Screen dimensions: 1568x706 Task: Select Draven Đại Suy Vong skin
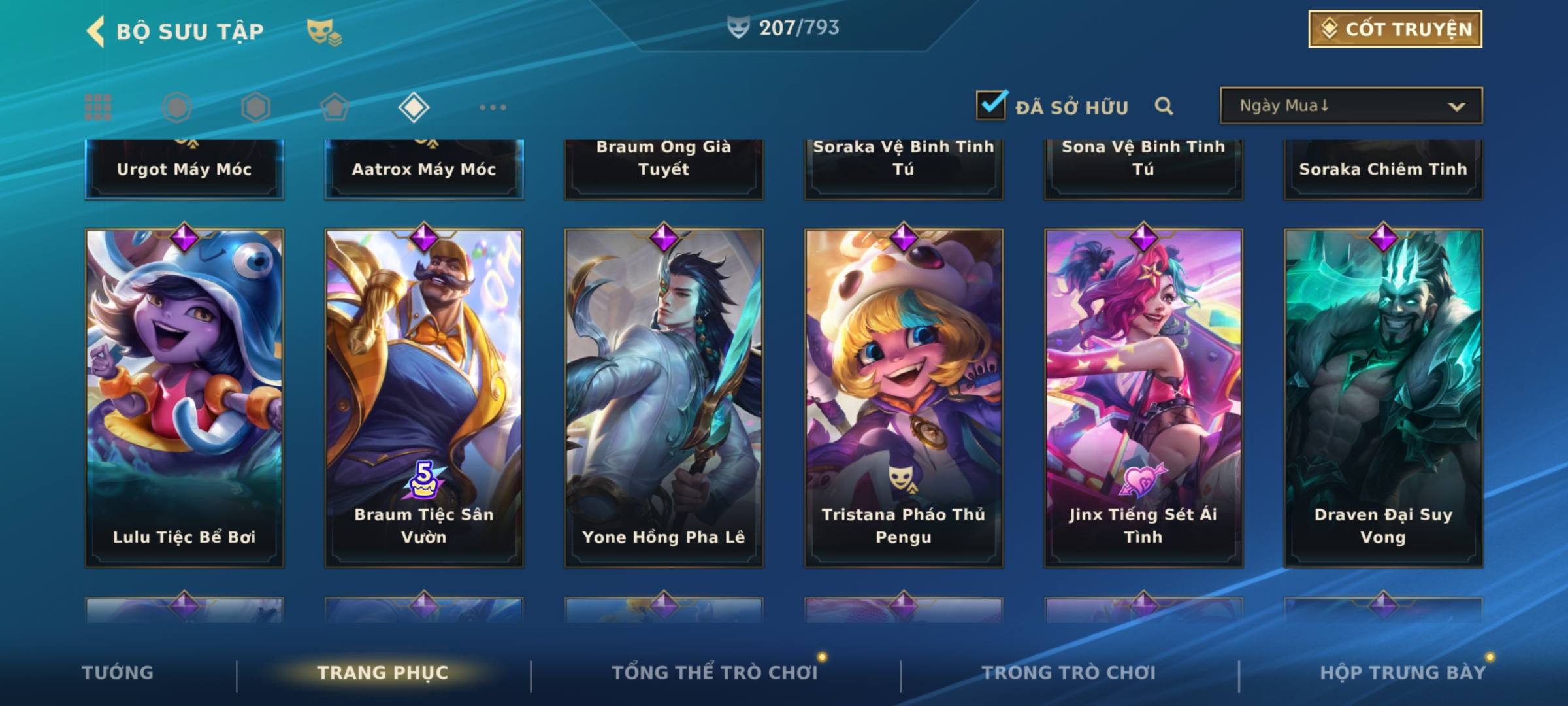pos(1383,397)
